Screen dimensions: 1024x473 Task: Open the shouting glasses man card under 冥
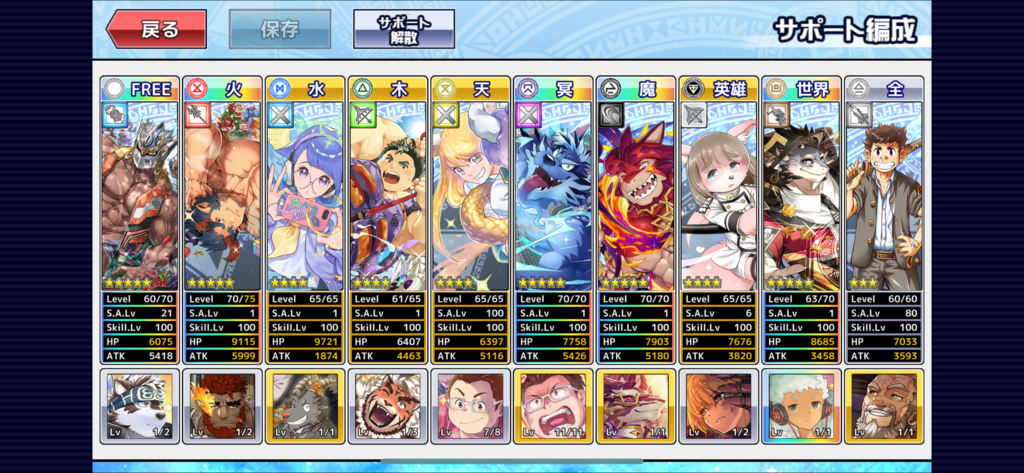click(553, 406)
